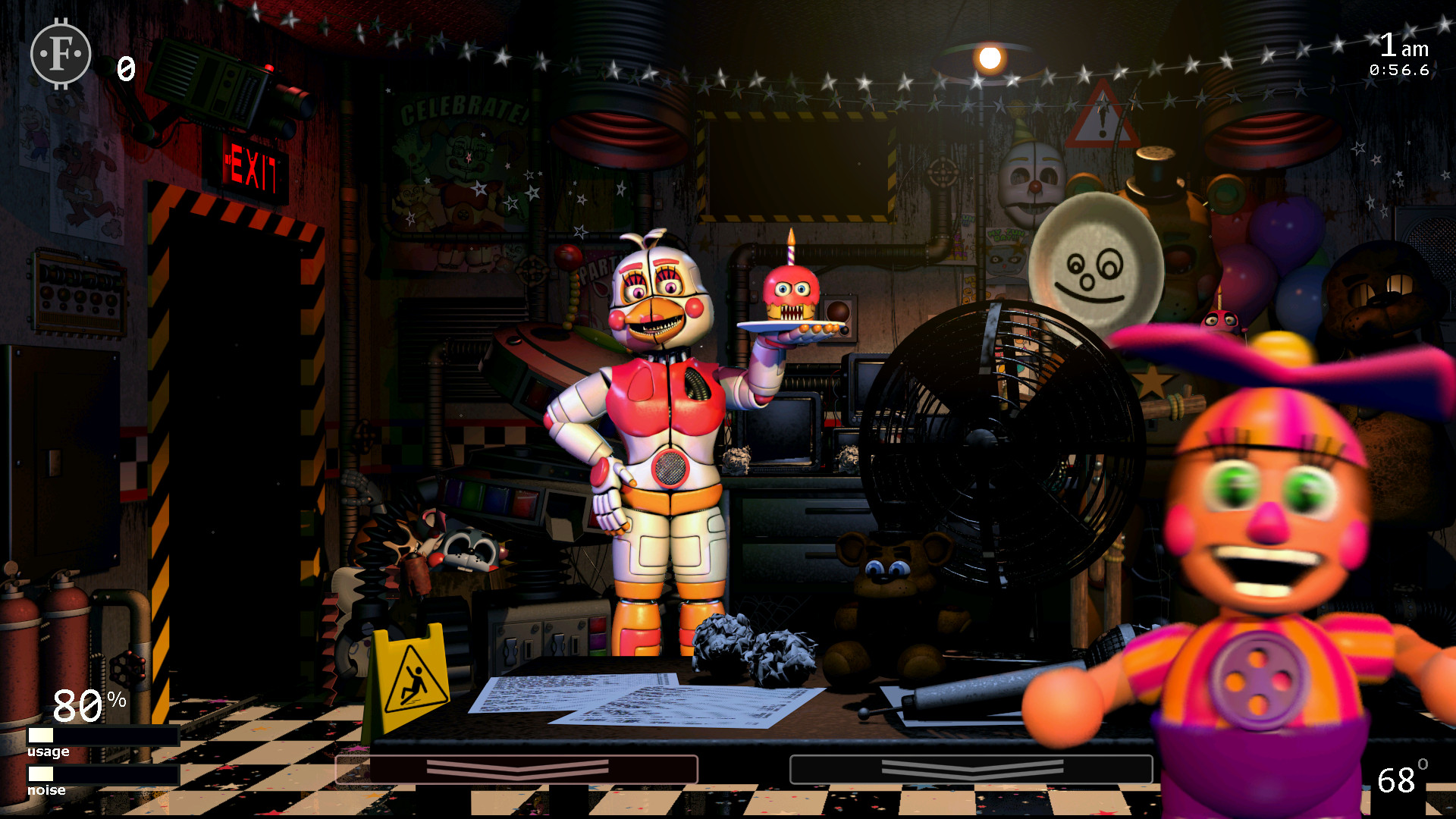
Task: Toggle the red indicator lamp beside the cupcake
Action: [839, 311]
